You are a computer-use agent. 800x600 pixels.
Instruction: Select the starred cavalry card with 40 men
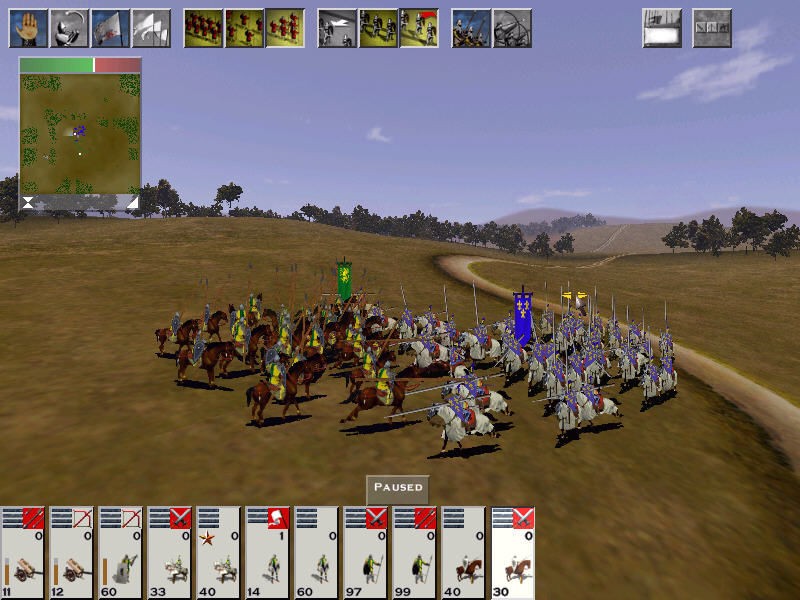pos(219,552)
